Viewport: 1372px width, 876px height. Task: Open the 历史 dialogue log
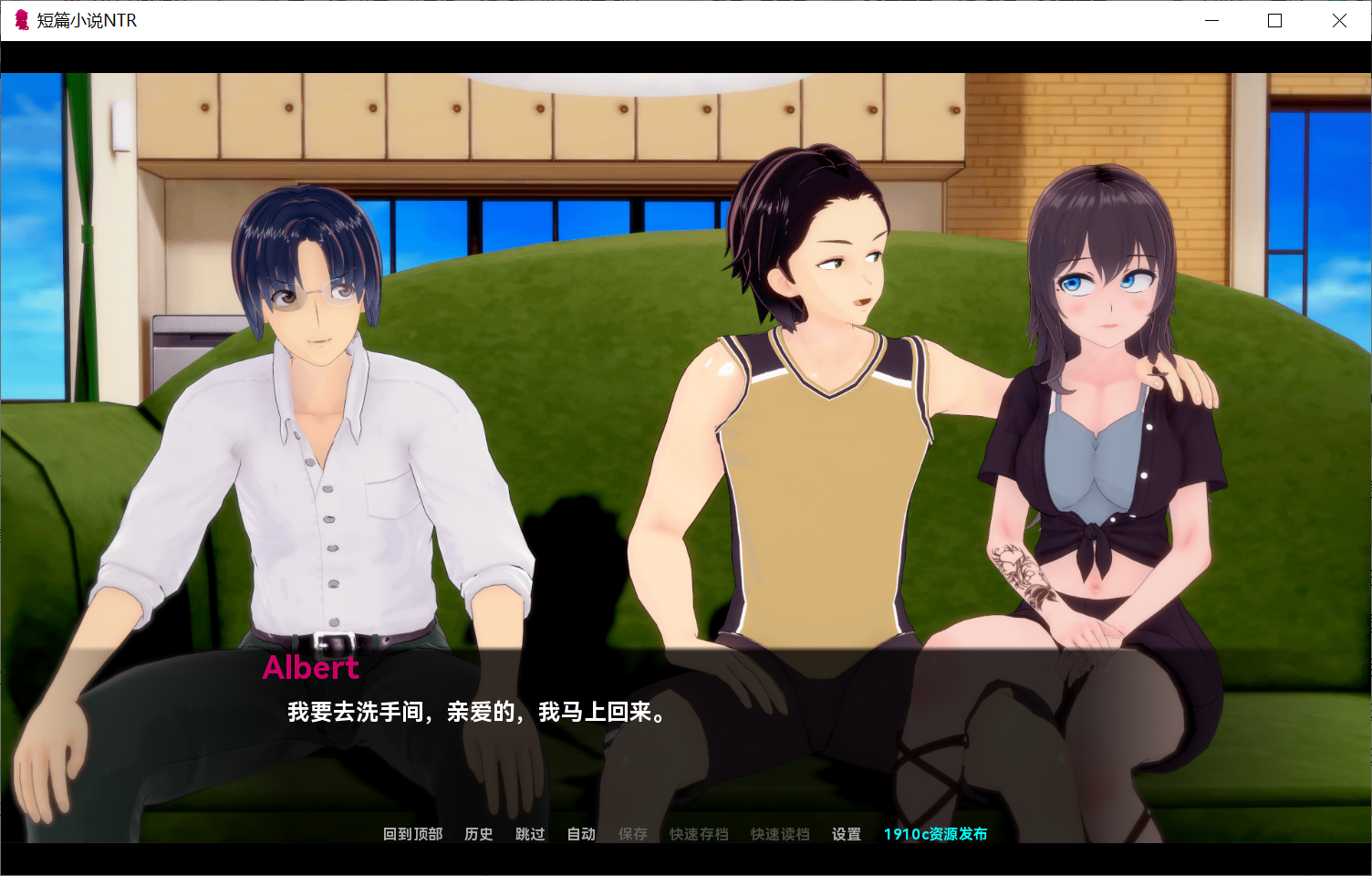coord(478,834)
